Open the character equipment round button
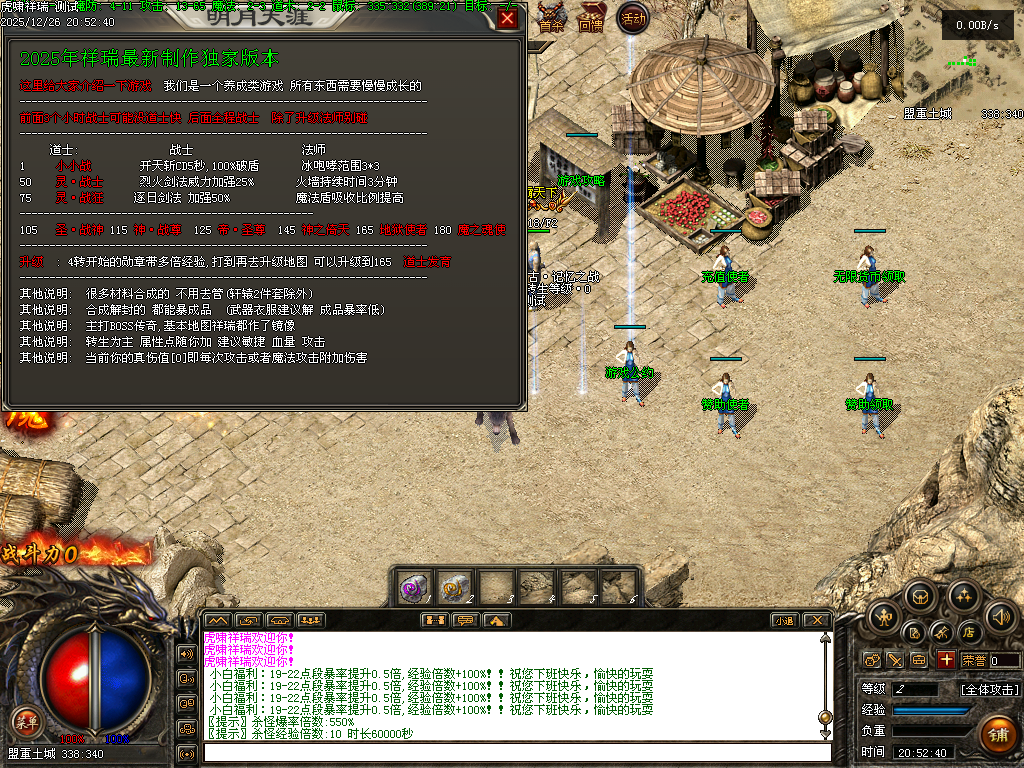Image resolution: width=1024 pixels, height=768 pixels. (884, 618)
